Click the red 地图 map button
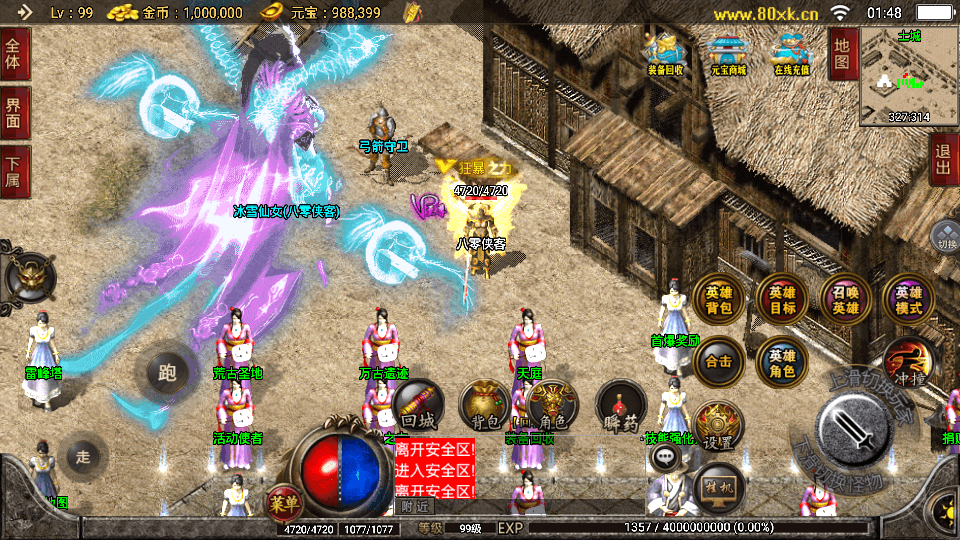The image size is (960, 540). [x=842, y=55]
